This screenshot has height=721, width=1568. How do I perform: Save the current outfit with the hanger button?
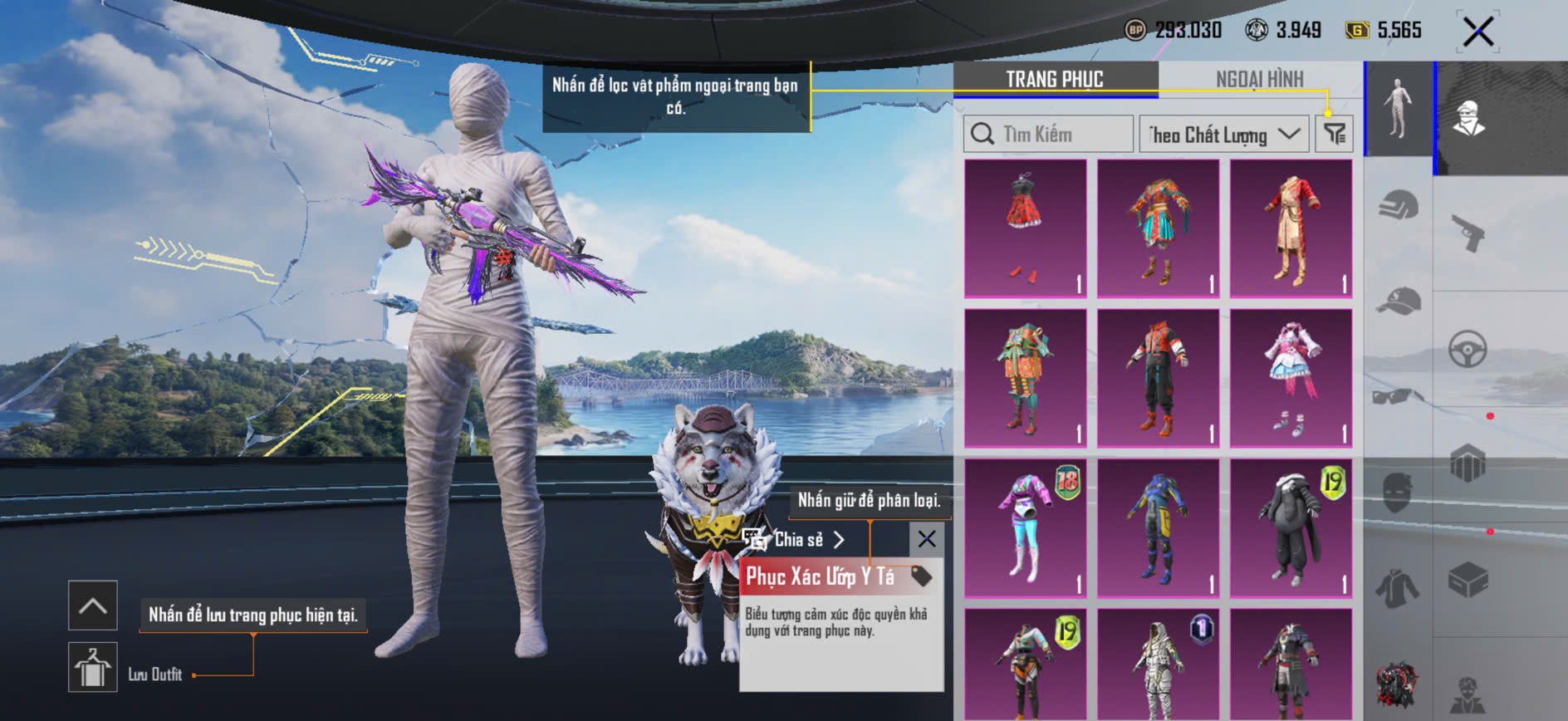(92, 667)
